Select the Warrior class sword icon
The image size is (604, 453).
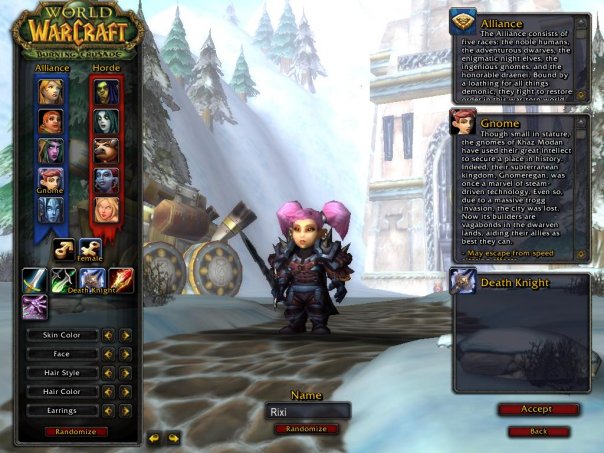[x=34, y=281]
